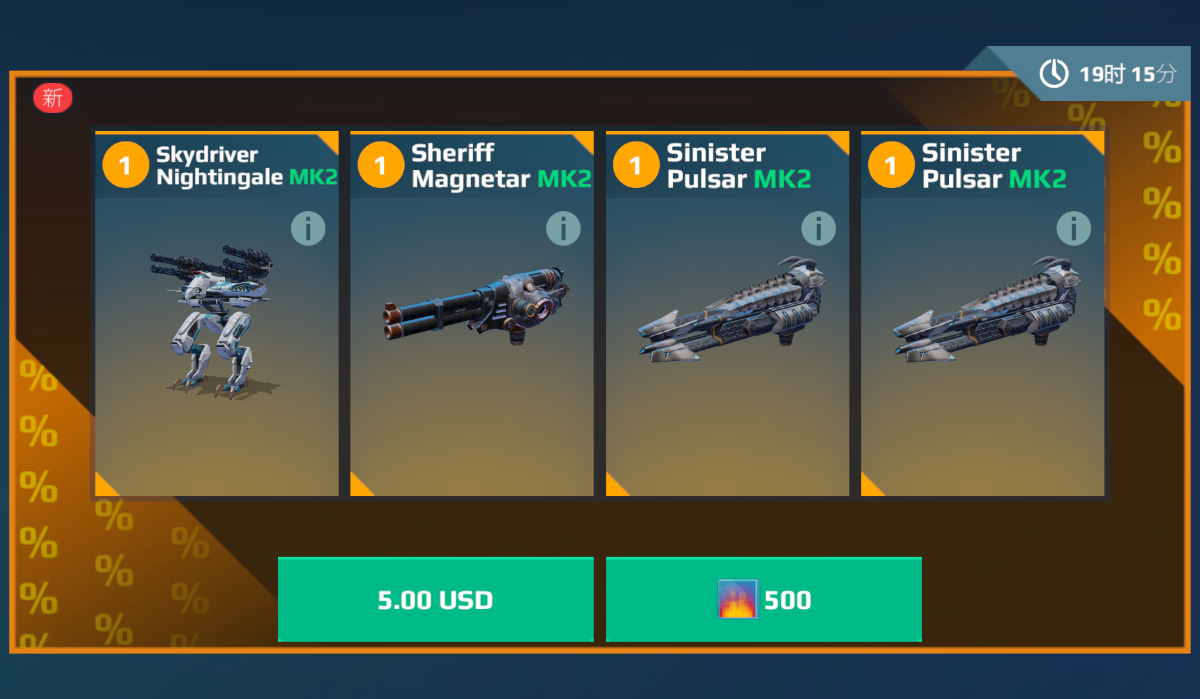Screen dimensions: 1200x699
Task: Show info for Skydriver Nightingale robot
Action: 308,229
